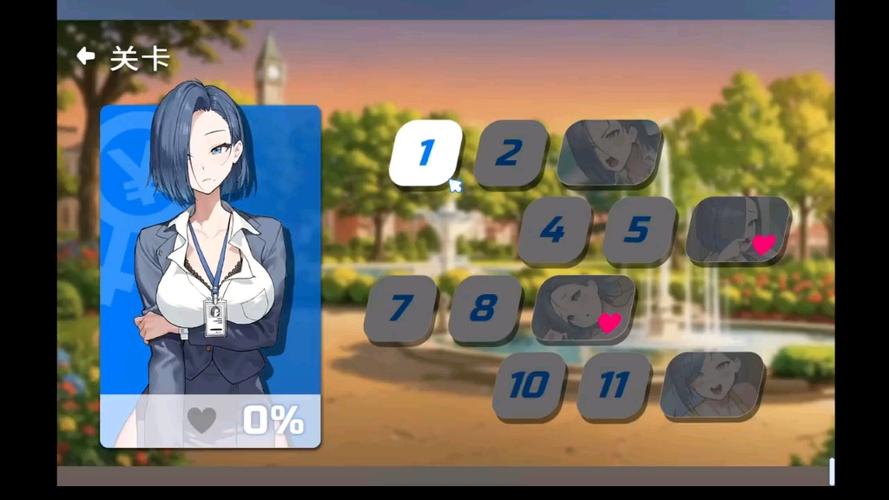889x500 pixels.
Task: Open level 4 tile
Action: coord(553,230)
